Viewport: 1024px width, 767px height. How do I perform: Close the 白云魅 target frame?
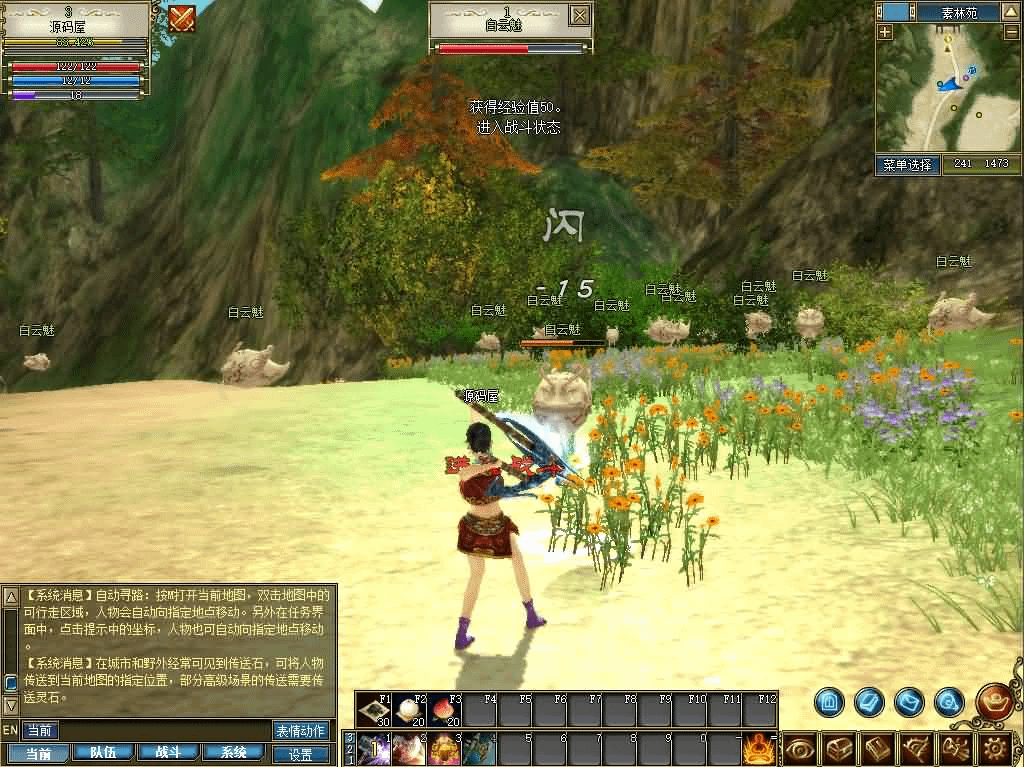click(579, 15)
